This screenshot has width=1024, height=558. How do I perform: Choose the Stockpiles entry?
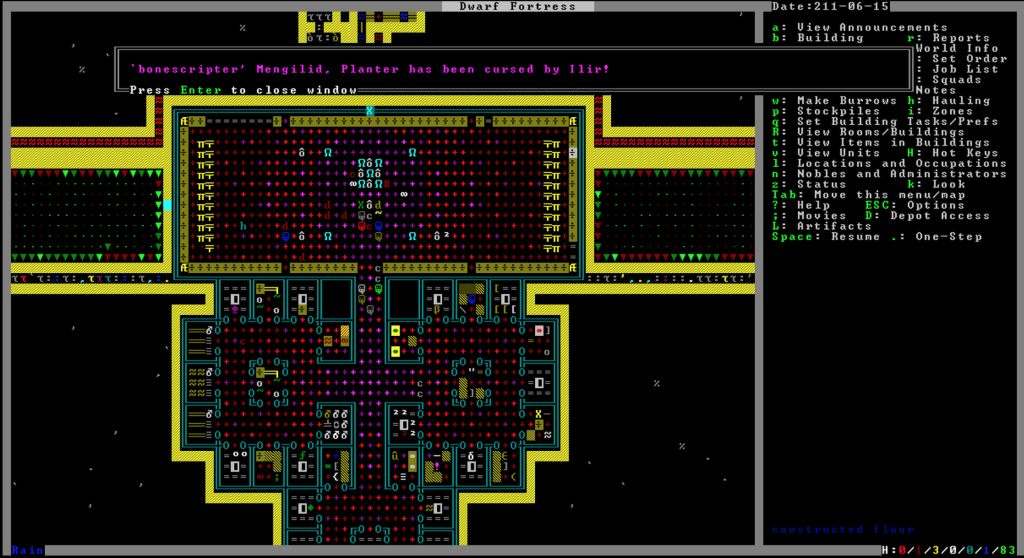[x=830, y=111]
